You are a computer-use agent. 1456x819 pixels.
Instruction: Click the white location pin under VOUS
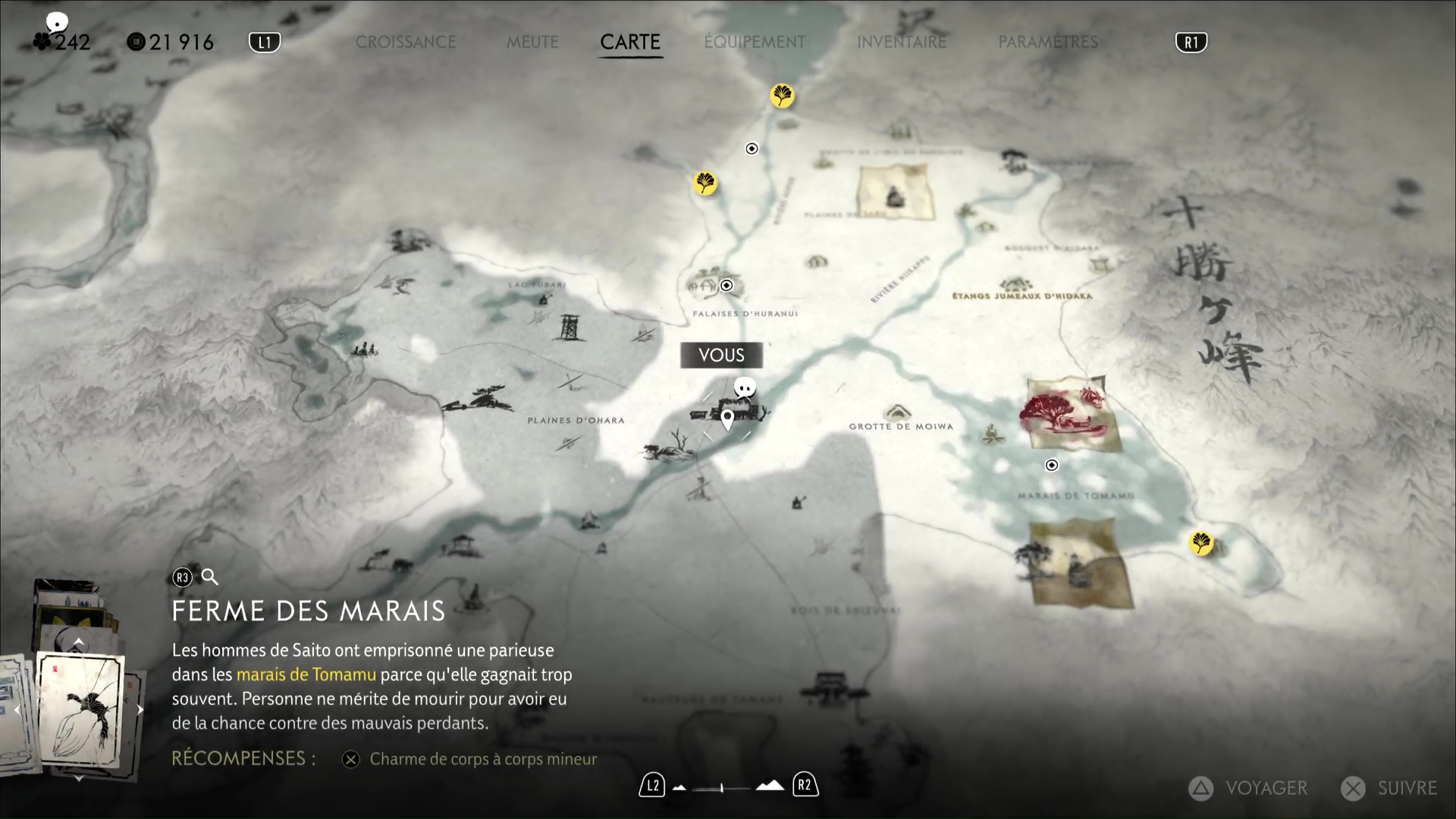(x=727, y=418)
